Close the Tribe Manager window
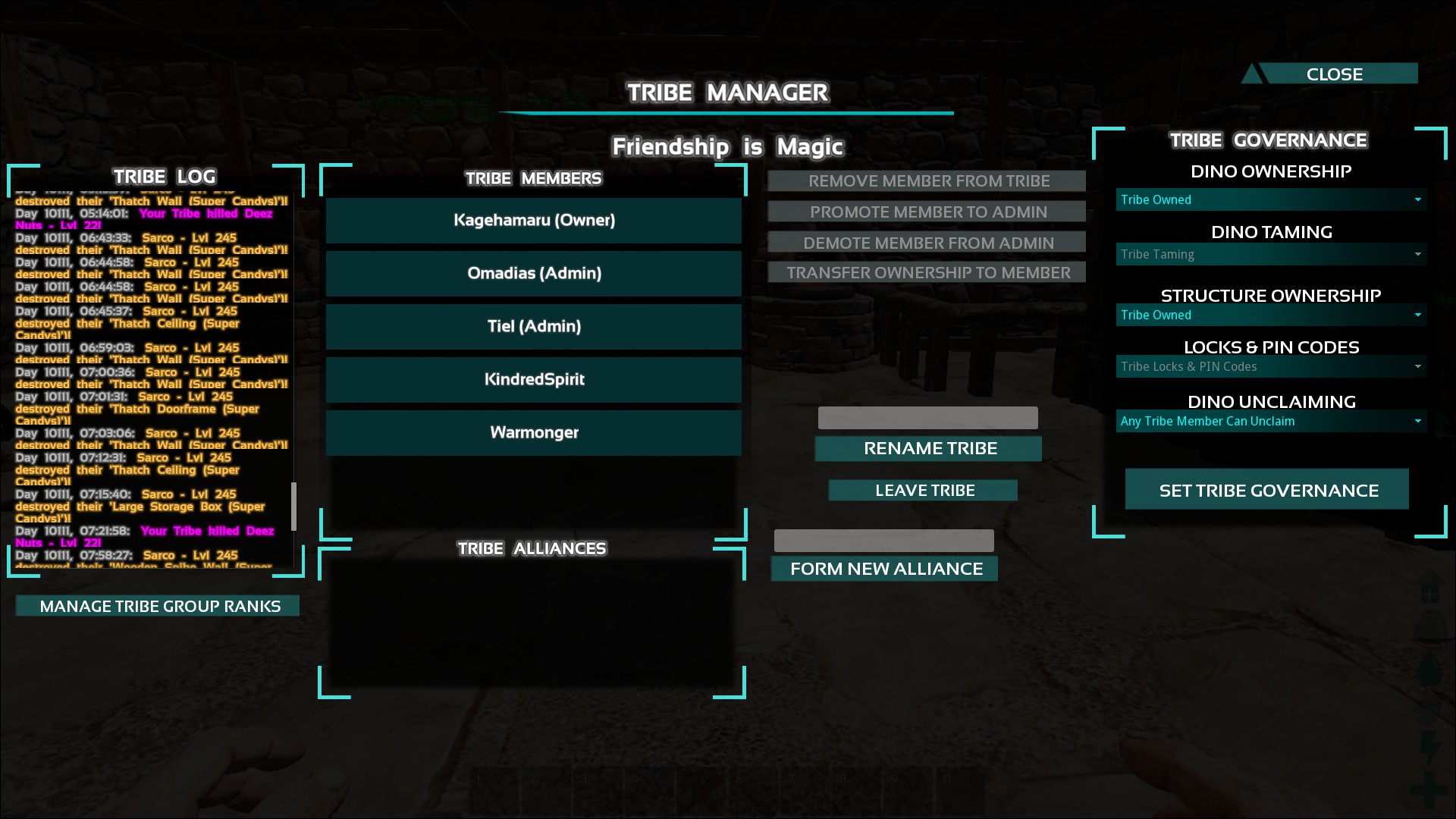Screen dimensions: 1456x819 point(1334,74)
